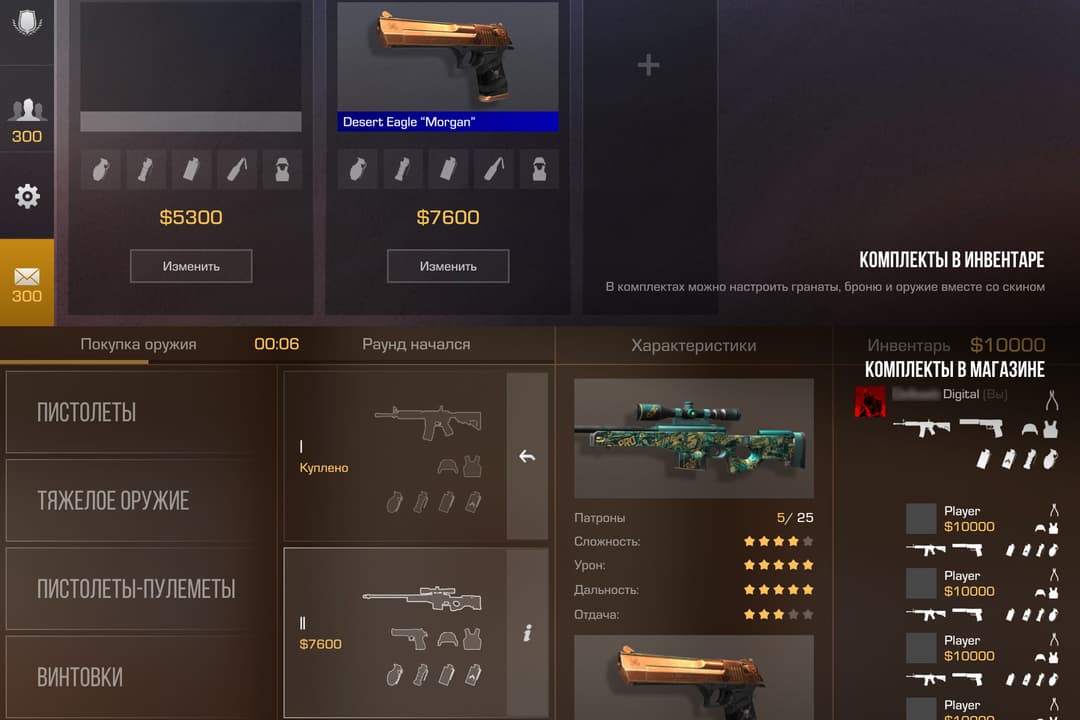
Task: Click the back arrow on the purchased kit
Action: click(x=527, y=456)
